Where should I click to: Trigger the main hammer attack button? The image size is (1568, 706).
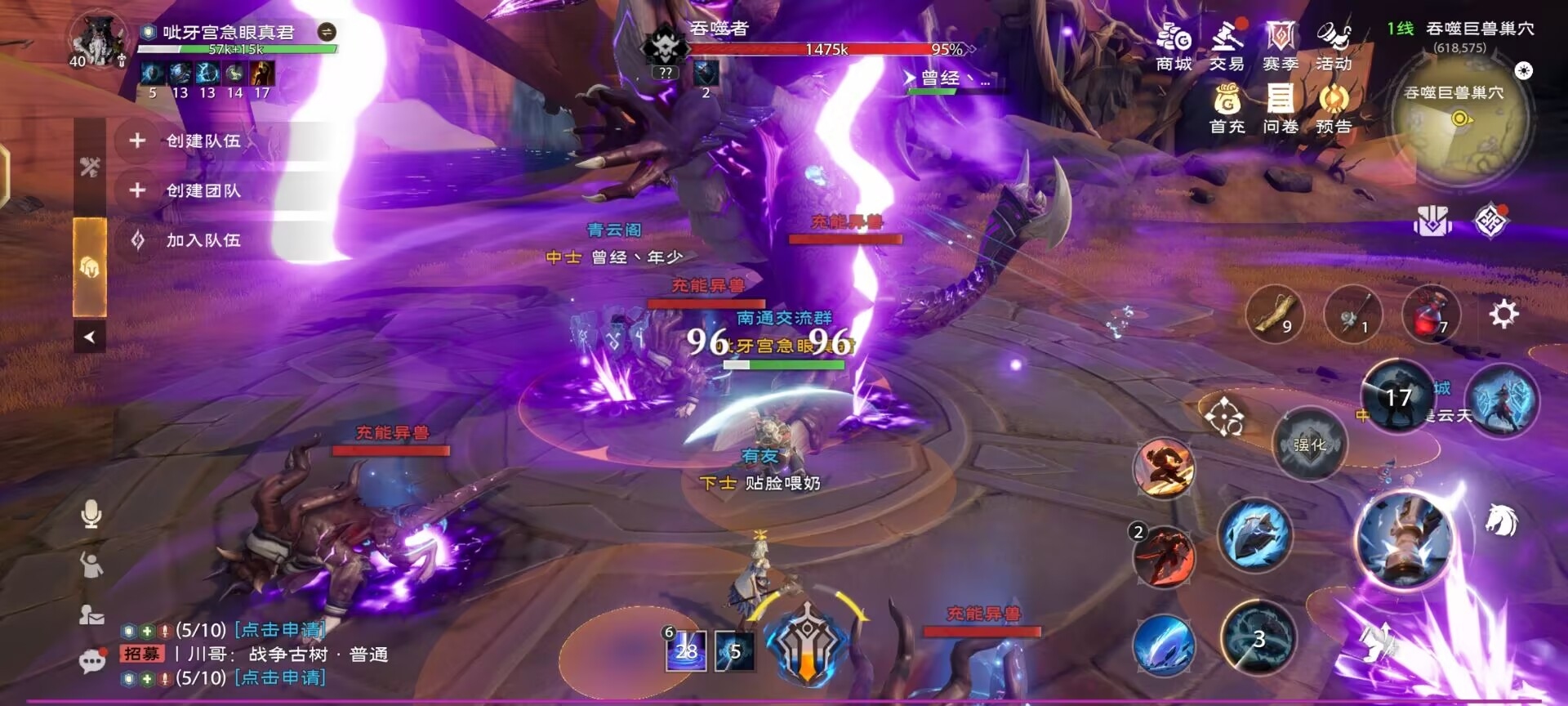point(1405,539)
